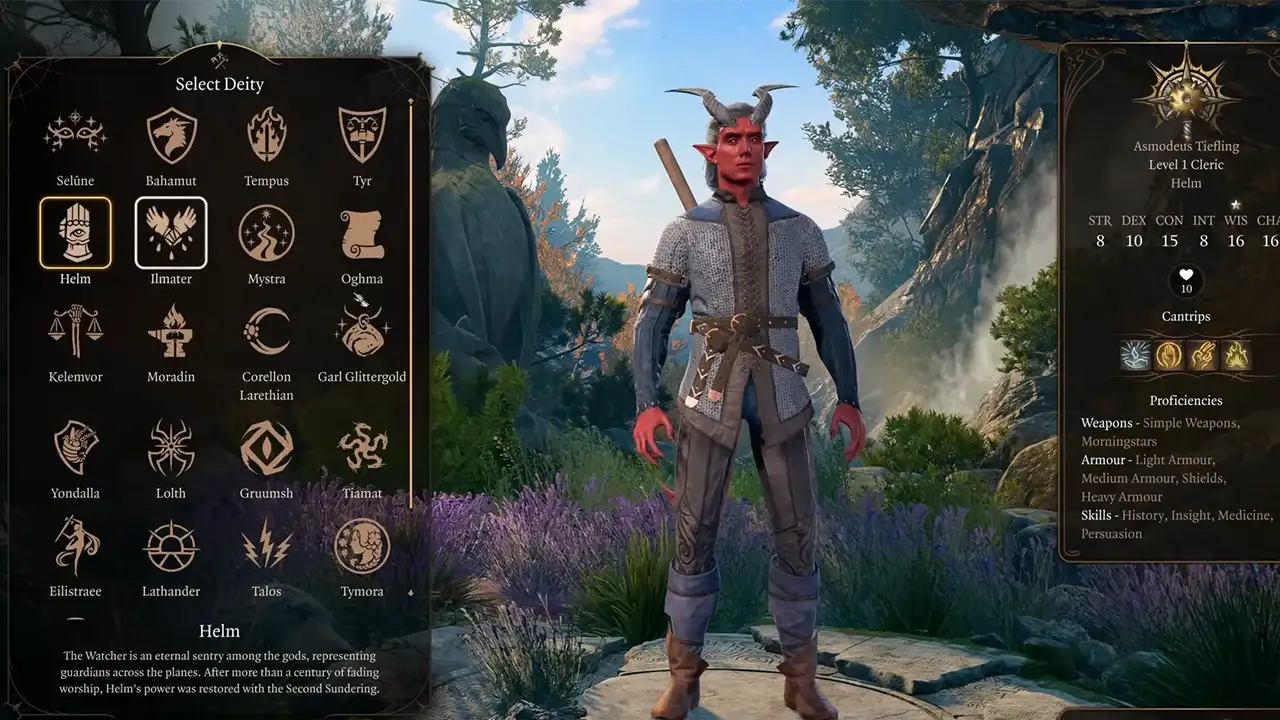Choose Kelemvor as deity
Viewport: 1280px width, 720px height.
pyautogui.click(x=75, y=331)
